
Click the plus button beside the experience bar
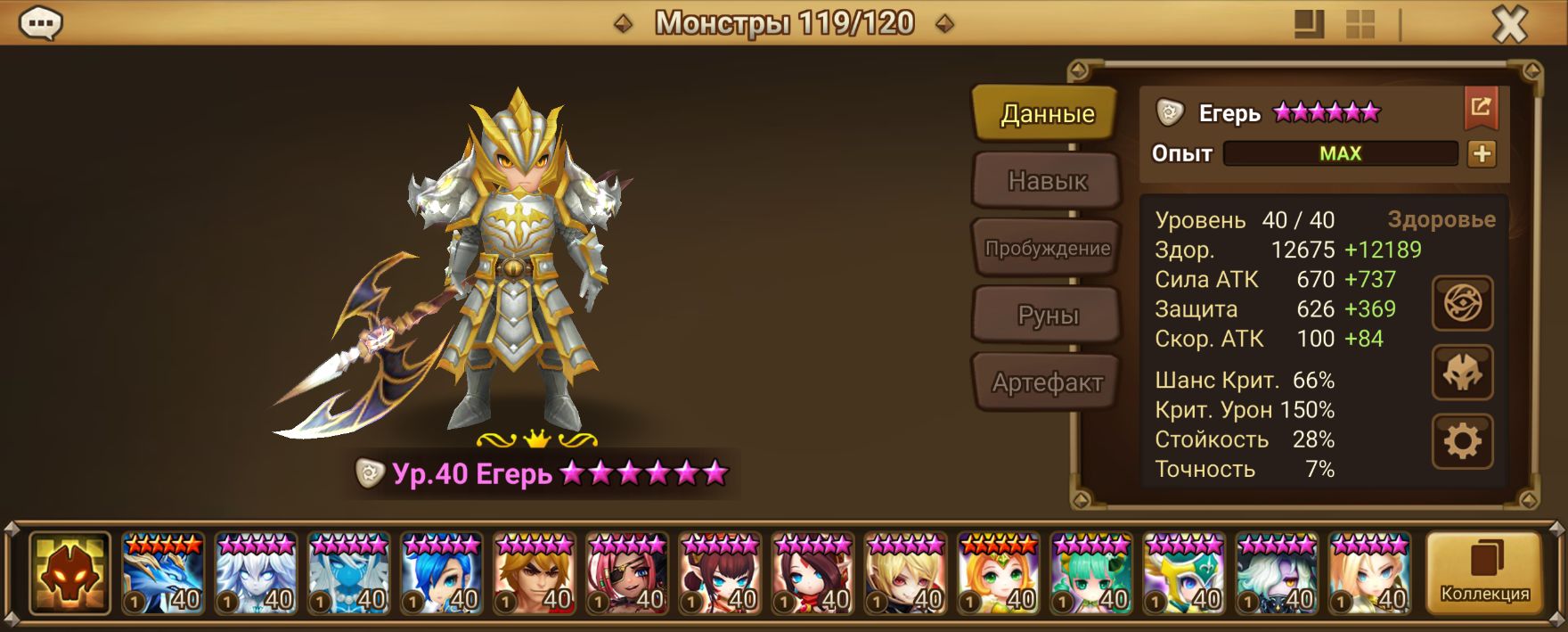click(x=1482, y=153)
